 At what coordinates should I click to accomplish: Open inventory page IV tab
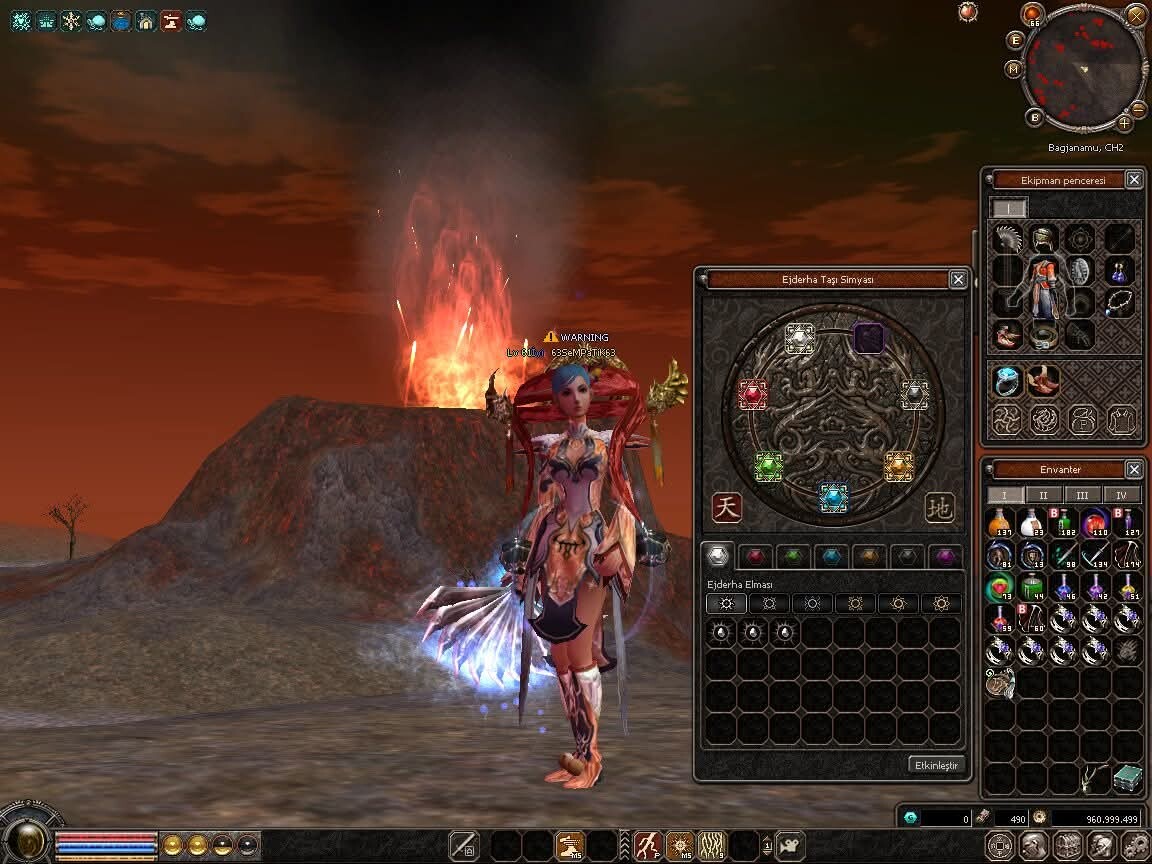1122,495
